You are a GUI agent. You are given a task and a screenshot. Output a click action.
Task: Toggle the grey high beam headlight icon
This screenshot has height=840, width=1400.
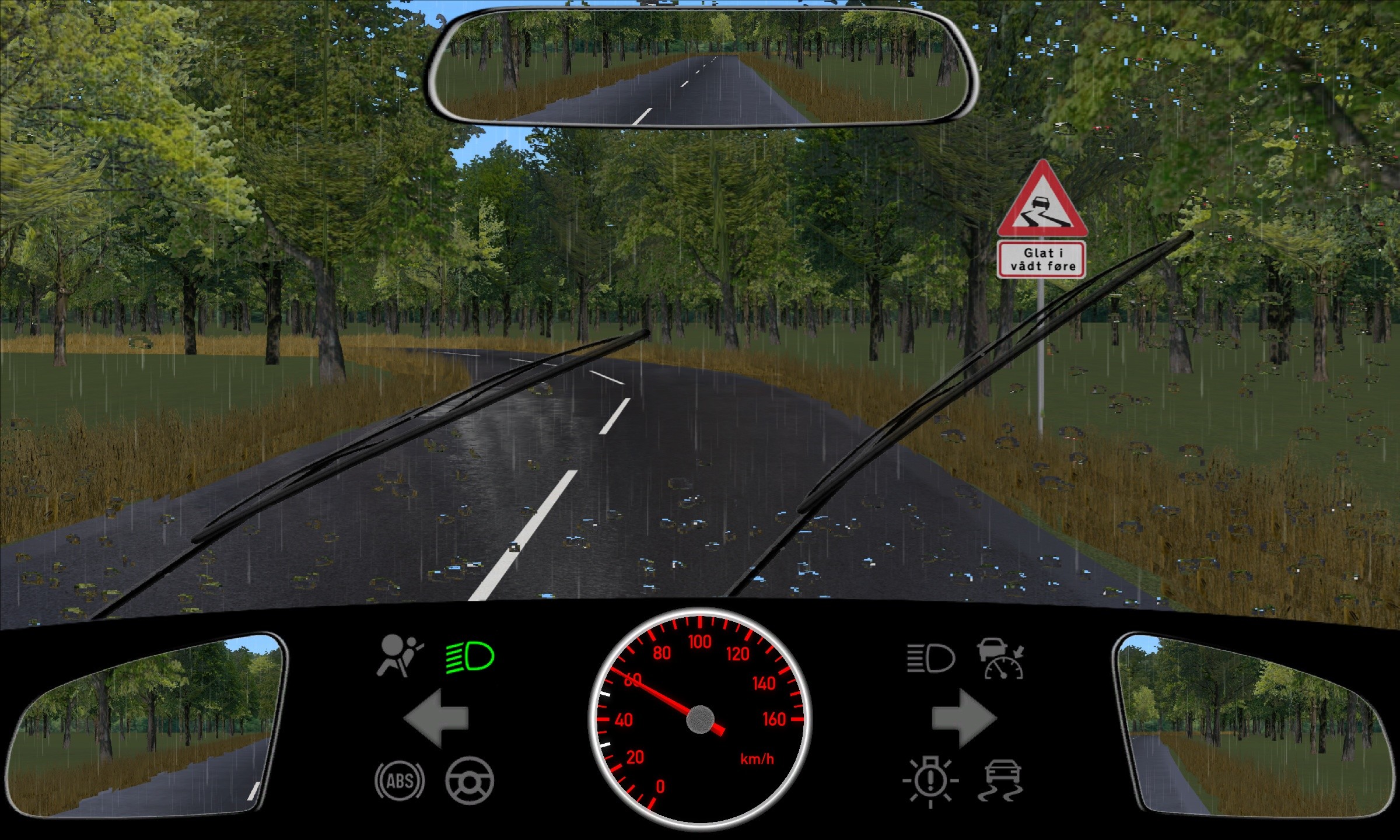pos(930,659)
